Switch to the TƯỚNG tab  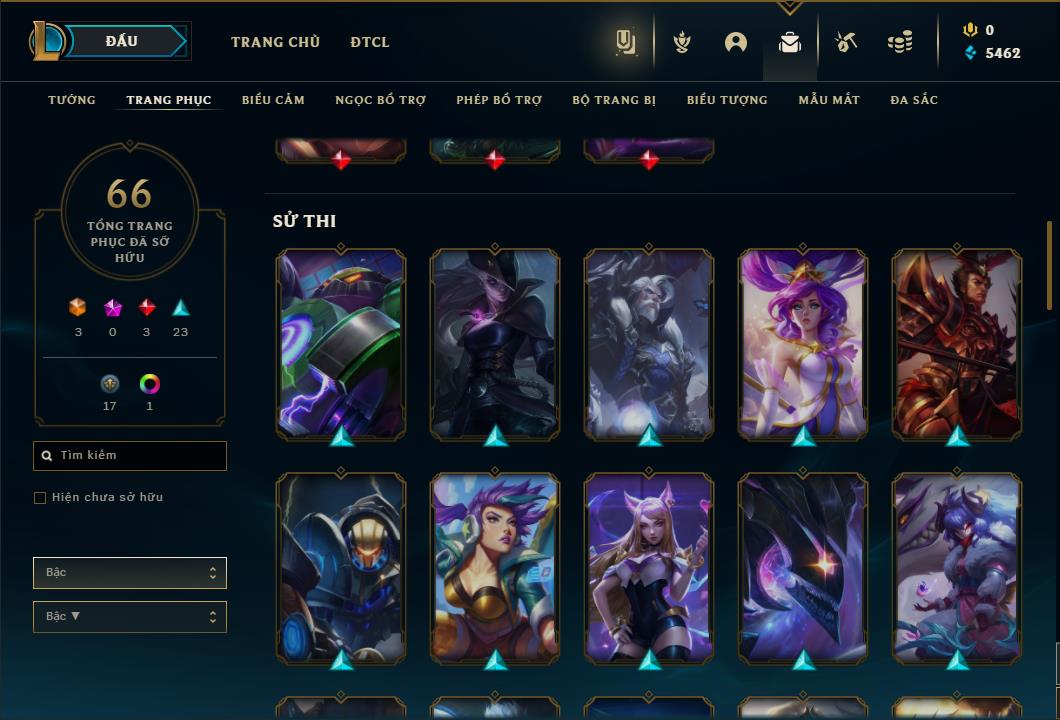click(x=72, y=100)
